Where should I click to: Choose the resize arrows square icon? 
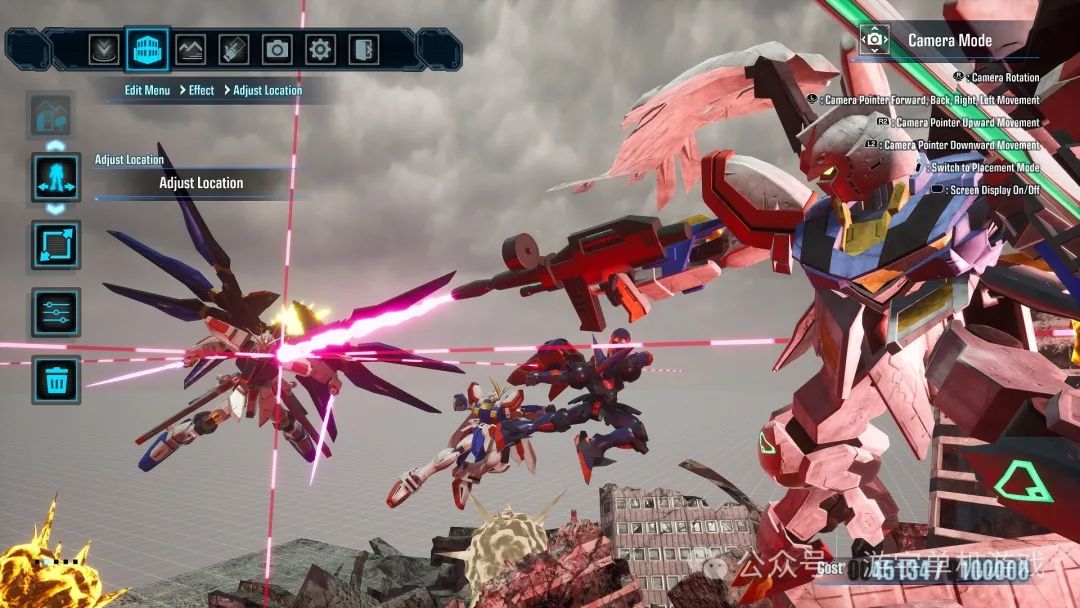pos(56,245)
